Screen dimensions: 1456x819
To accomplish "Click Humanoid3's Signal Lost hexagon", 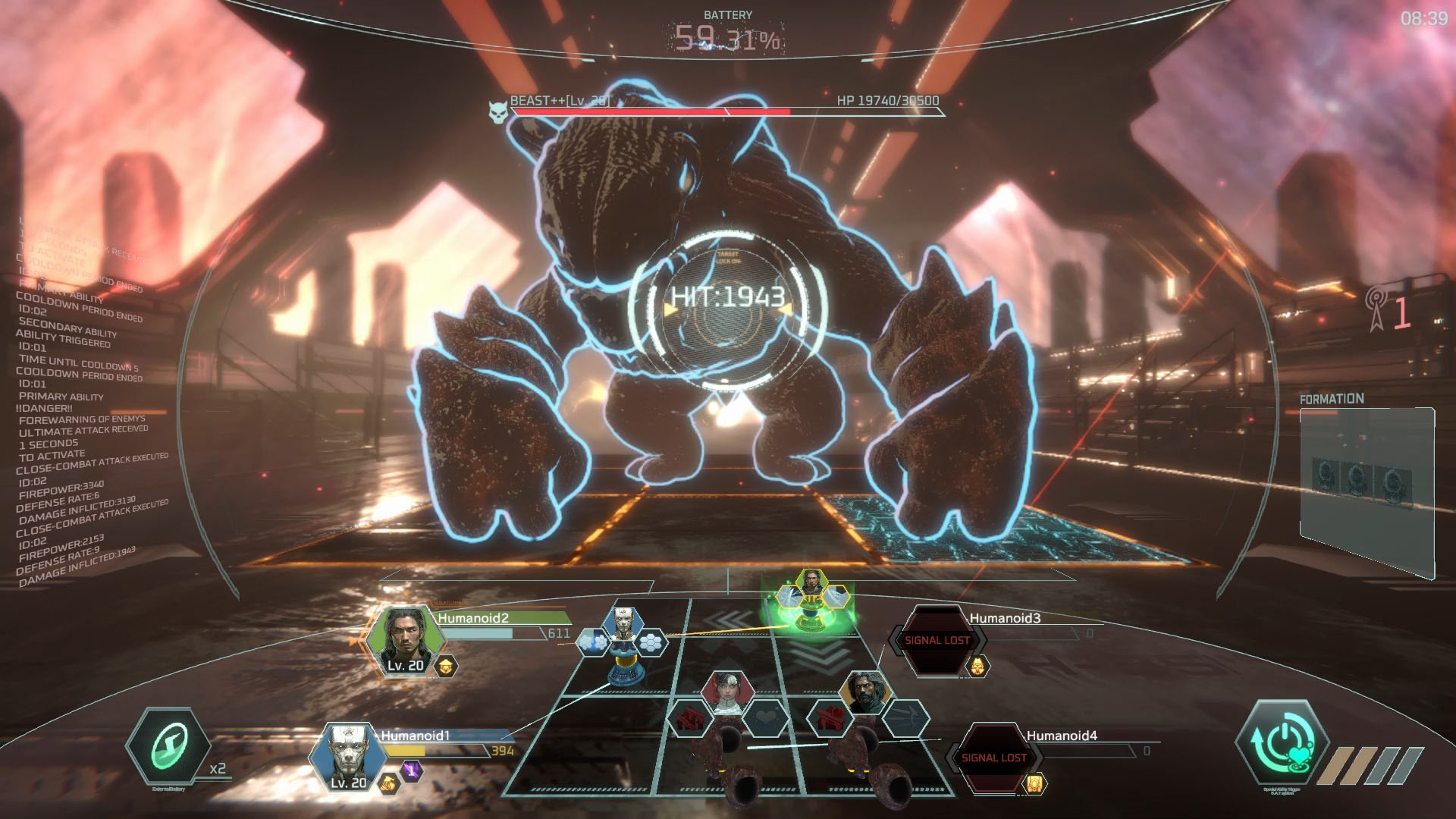I will click(937, 641).
